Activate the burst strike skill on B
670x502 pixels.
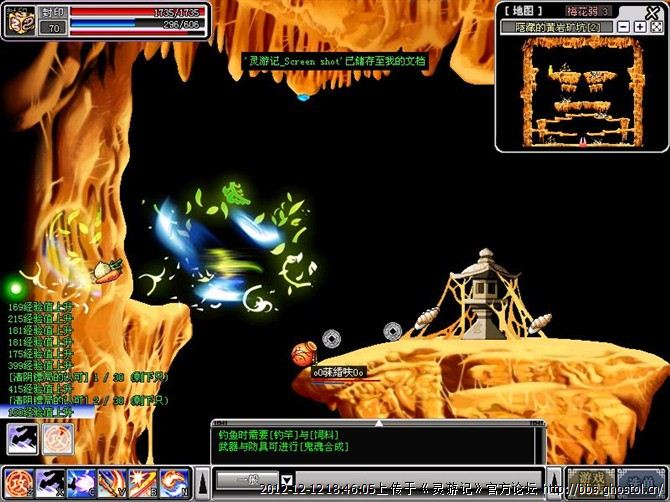click(143, 482)
